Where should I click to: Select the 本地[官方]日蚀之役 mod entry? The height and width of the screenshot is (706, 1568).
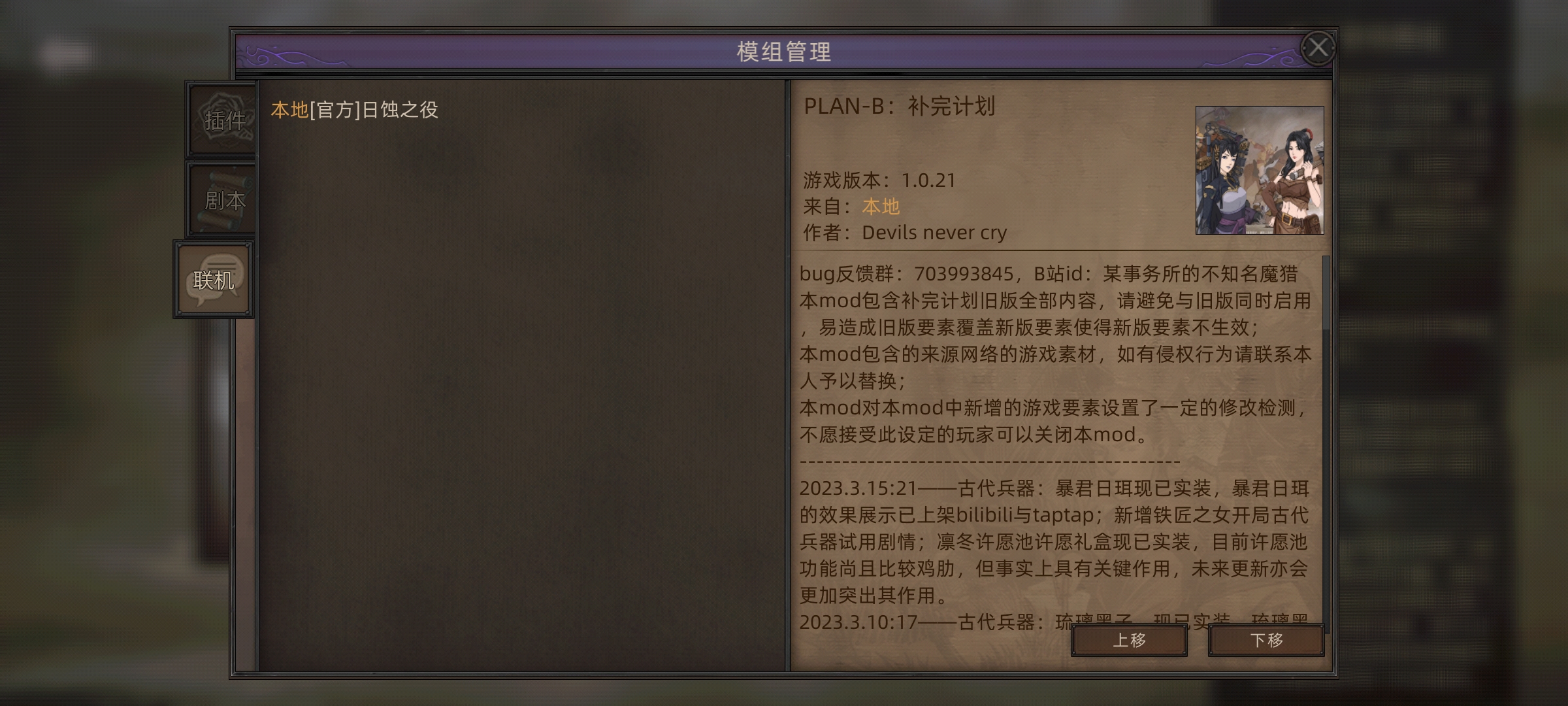353,110
